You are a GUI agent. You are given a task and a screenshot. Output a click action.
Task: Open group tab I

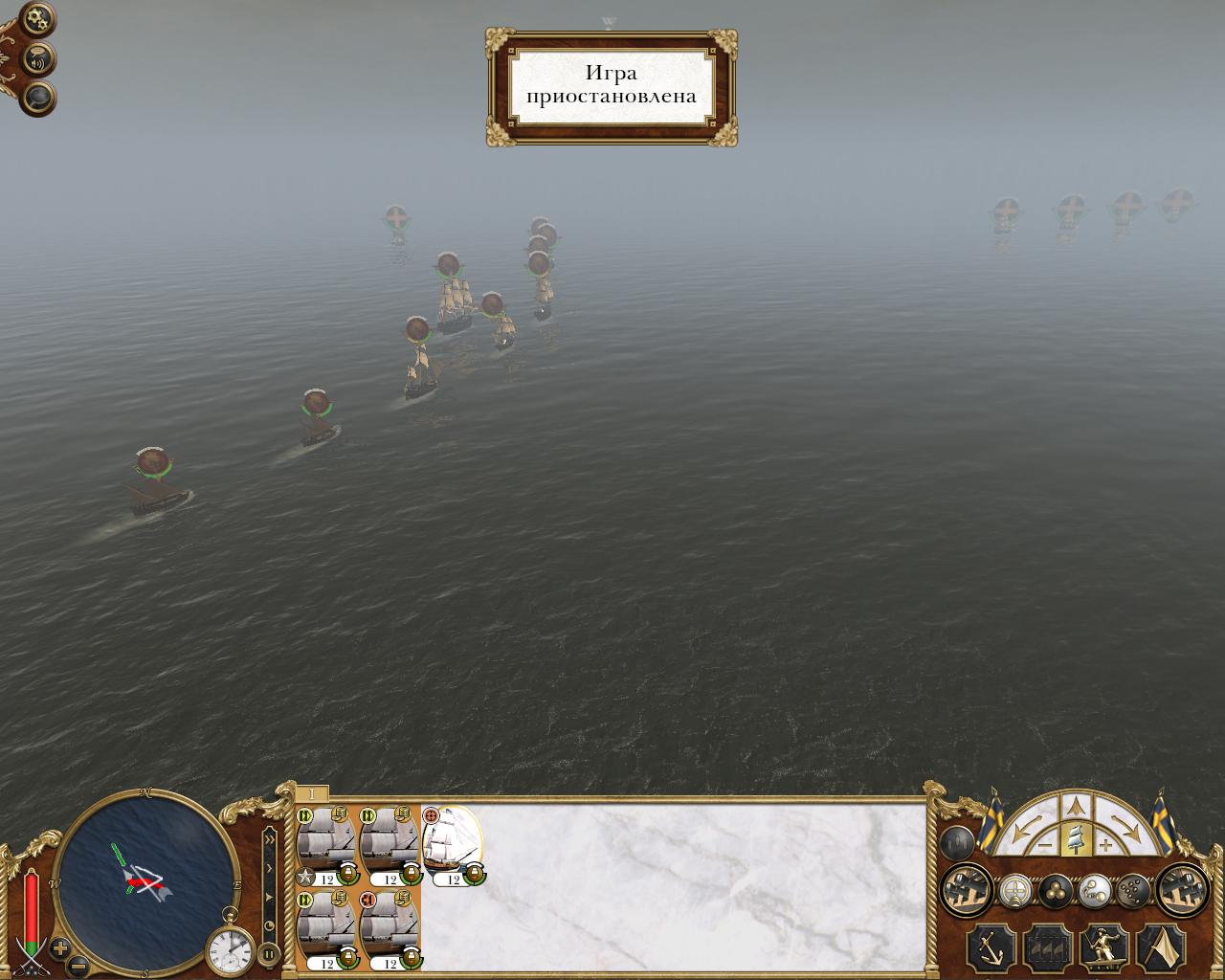tap(312, 794)
